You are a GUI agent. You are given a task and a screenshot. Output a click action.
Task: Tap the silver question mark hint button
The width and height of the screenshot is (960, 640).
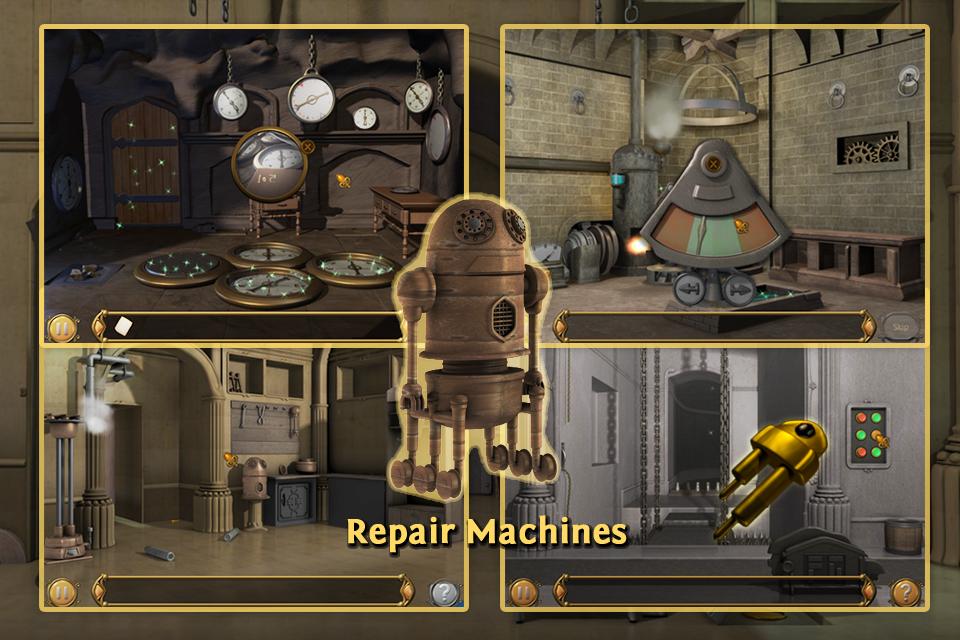(444, 592)
